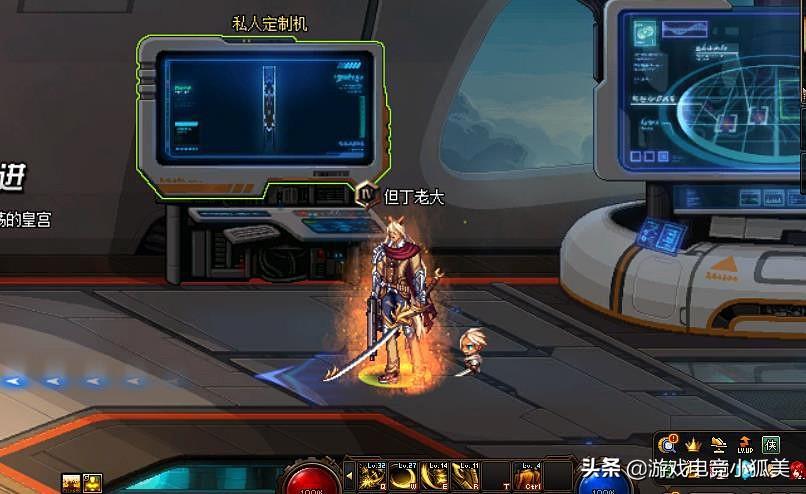
Task: Click the buff icon left of the golden figure
Action: [71, 483]
